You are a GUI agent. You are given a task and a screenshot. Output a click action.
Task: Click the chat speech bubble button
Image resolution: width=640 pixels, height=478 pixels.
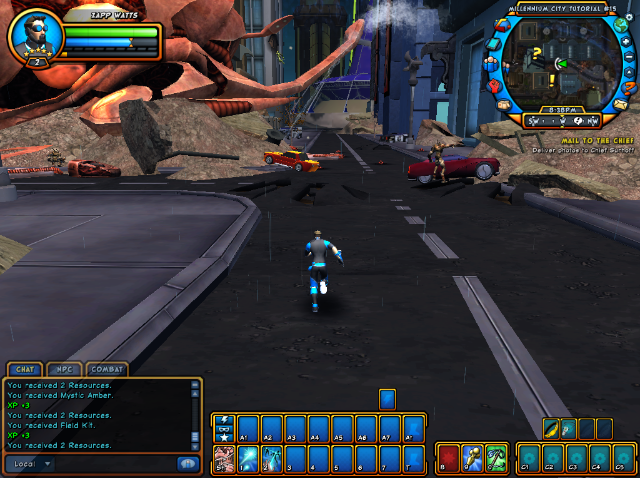(x=186, y=464)
